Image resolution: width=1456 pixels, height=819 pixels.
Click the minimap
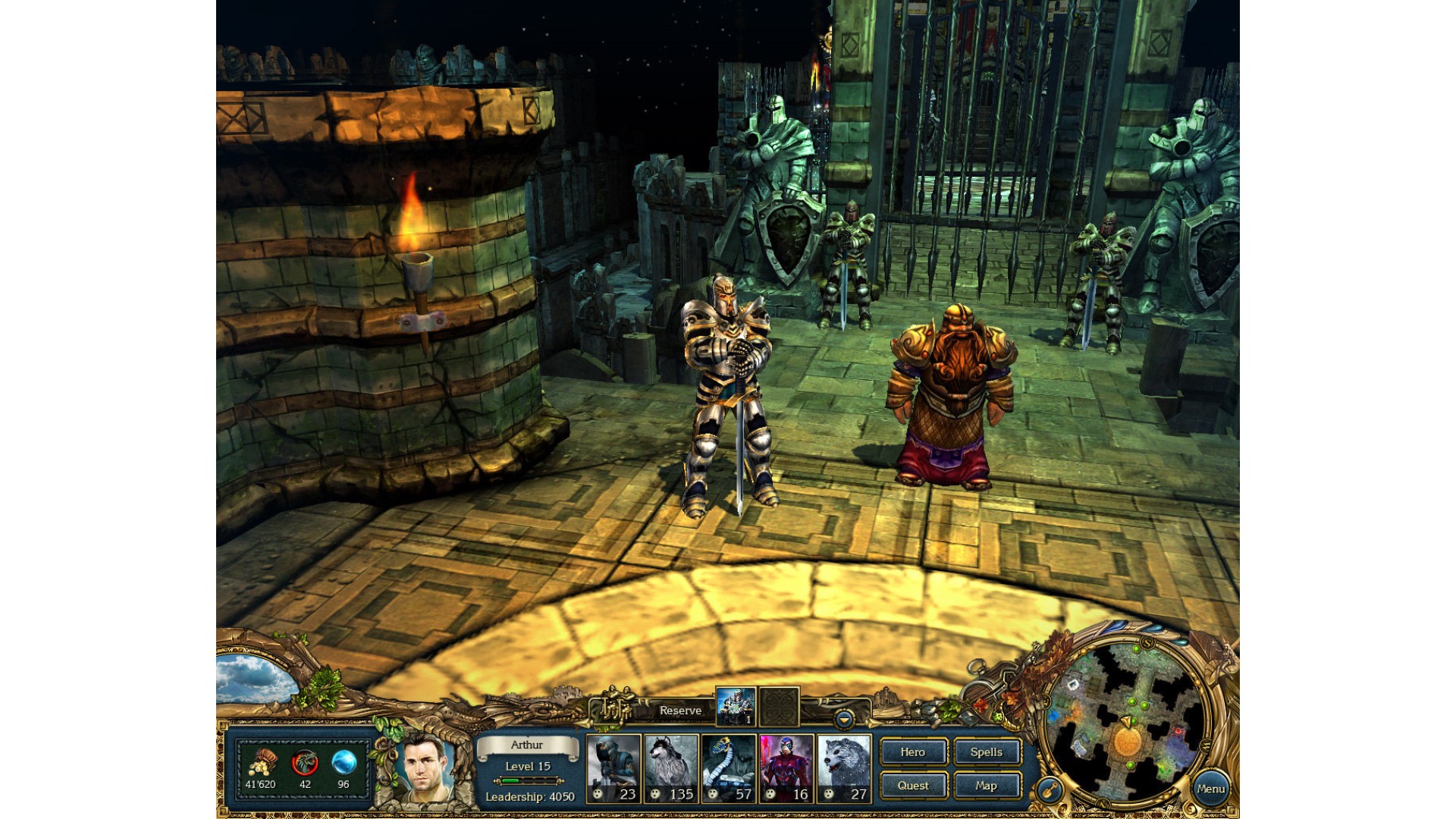(1126, 720)
